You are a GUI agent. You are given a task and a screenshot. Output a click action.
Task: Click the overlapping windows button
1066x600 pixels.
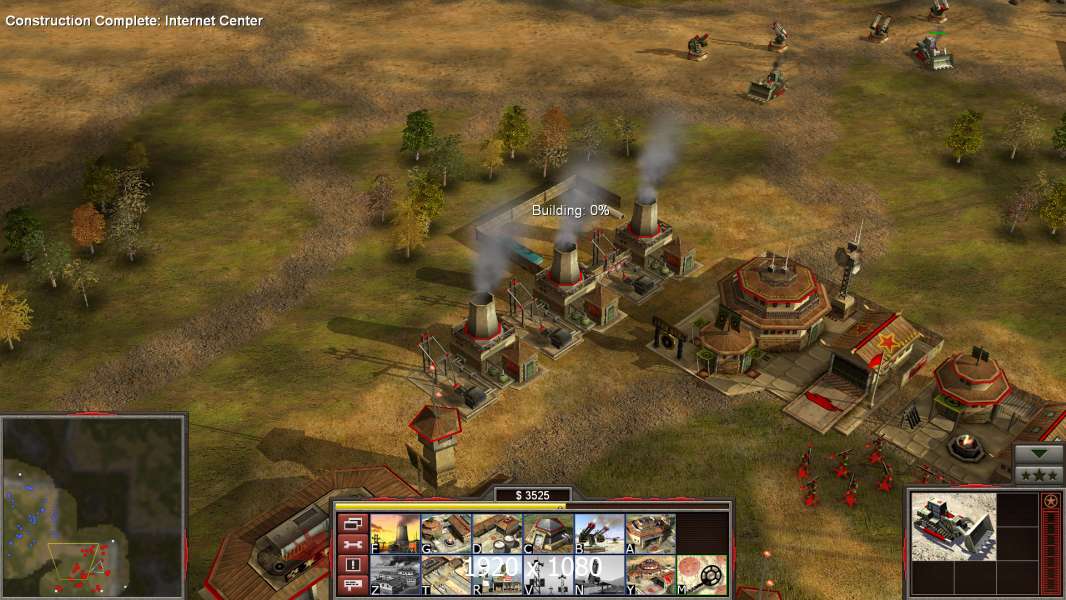click(352, 523)
